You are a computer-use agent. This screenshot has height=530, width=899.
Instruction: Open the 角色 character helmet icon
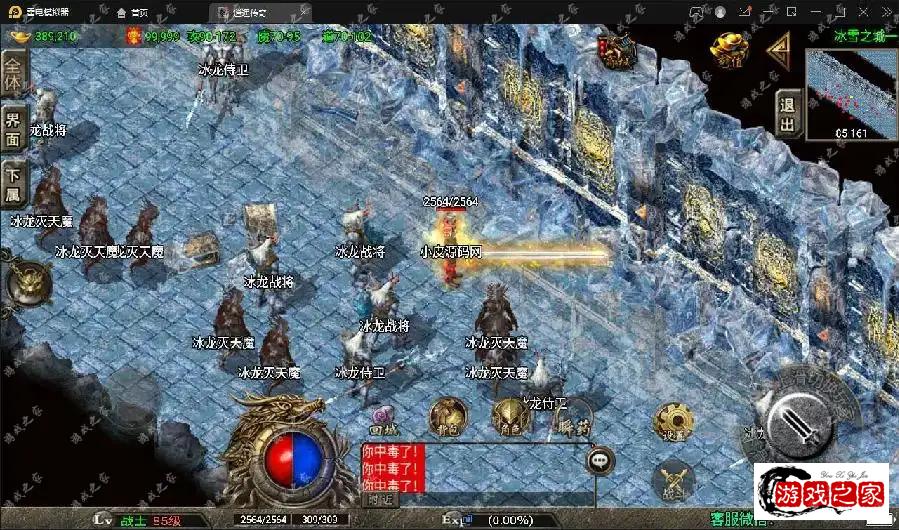click(x=510, y=417)
